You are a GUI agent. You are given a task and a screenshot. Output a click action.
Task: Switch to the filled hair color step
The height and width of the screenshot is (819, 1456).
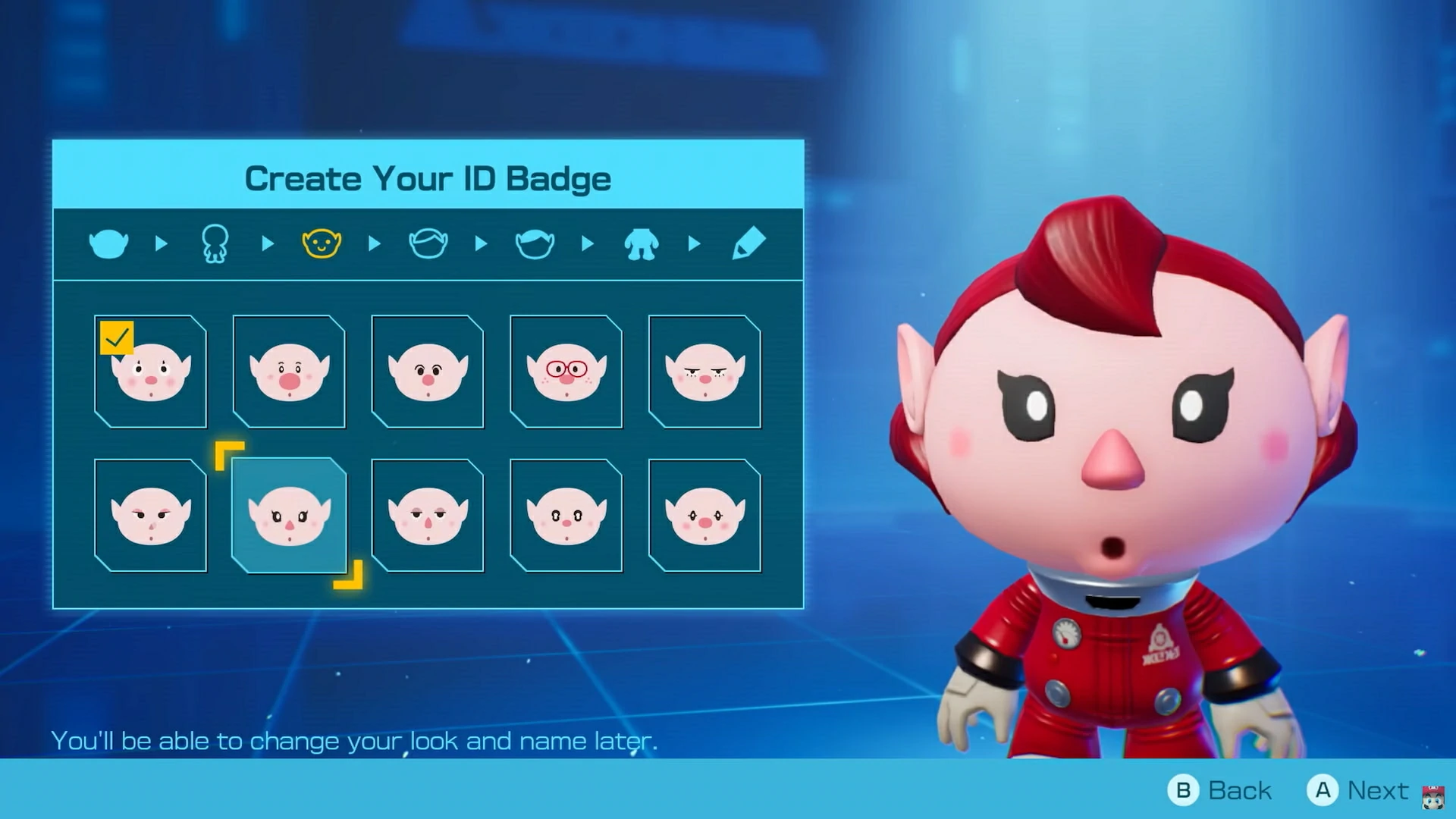535,244
